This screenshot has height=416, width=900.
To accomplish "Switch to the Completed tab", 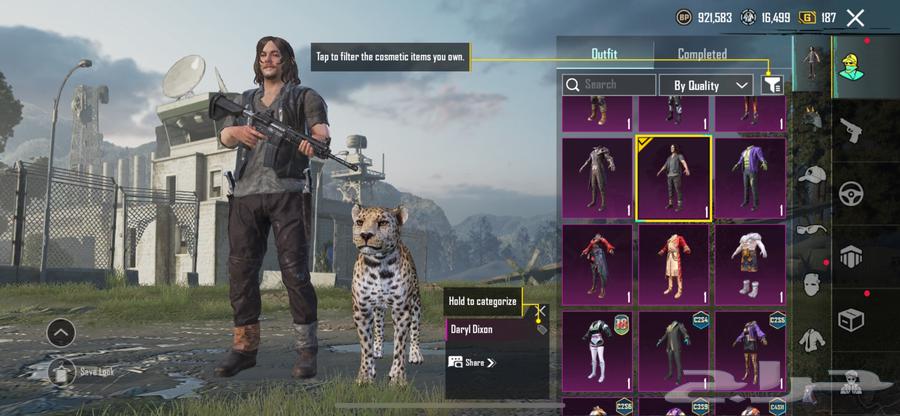I will [x=702, y=54].
